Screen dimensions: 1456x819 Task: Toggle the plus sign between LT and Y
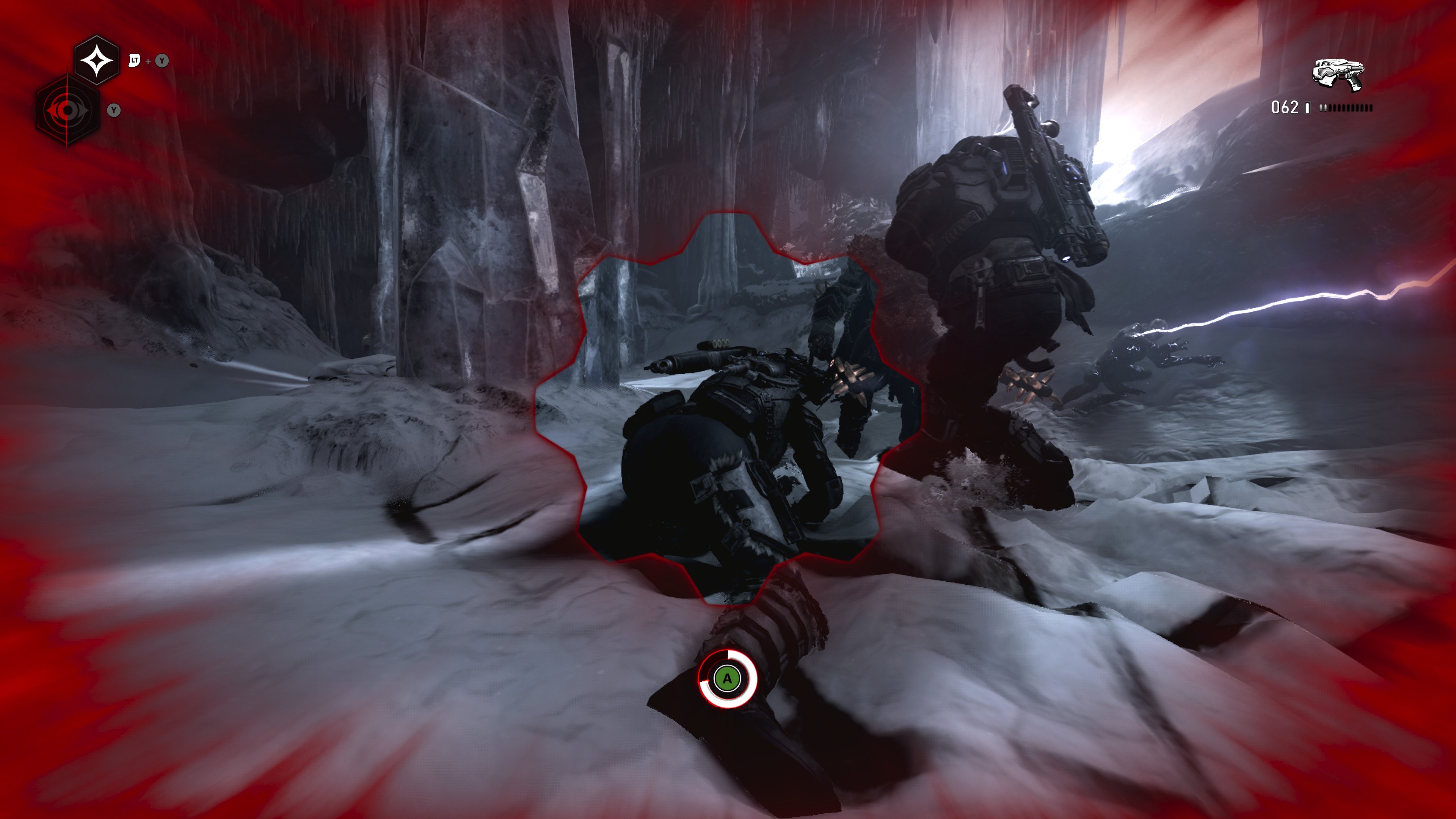(x=149, y=60)
